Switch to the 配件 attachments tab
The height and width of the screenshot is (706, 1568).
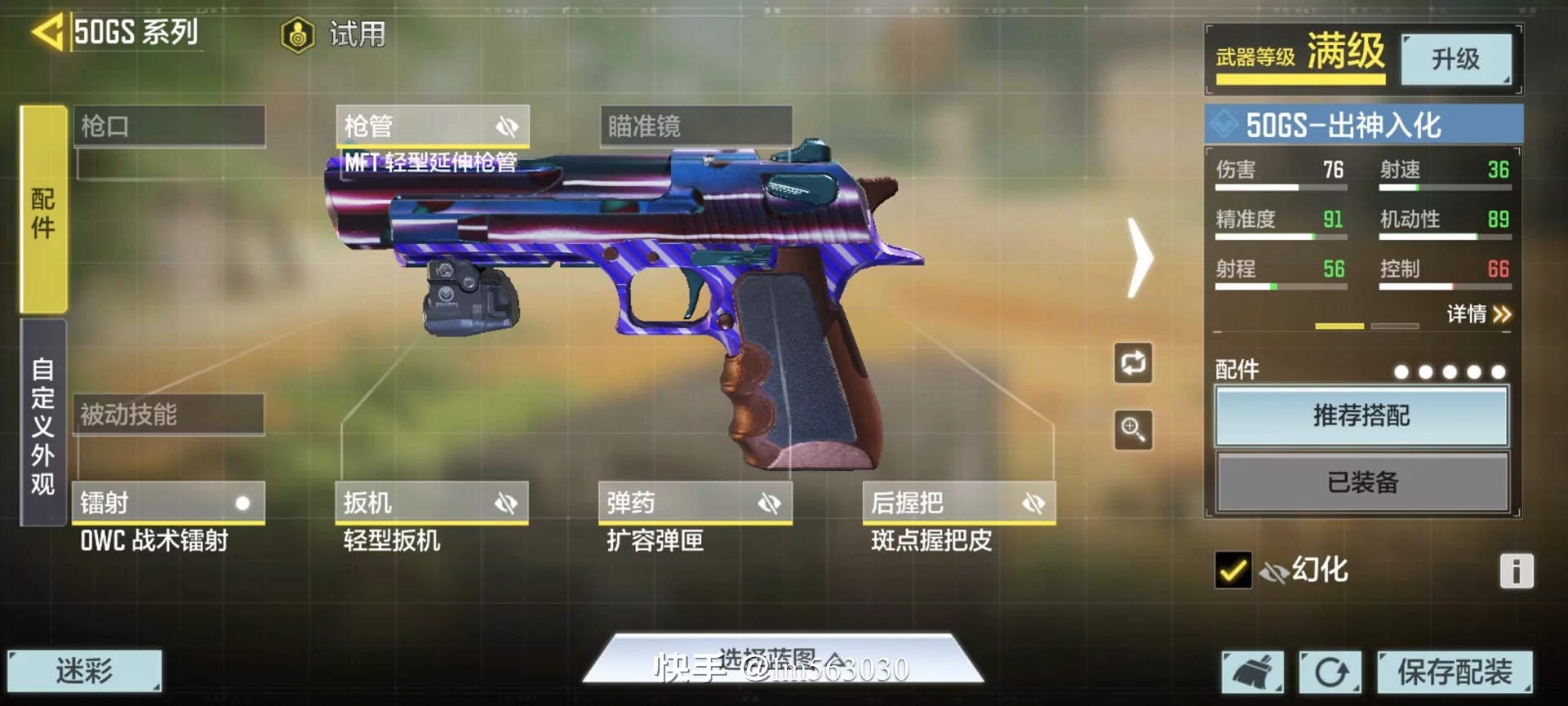click(x=43, y=210)
